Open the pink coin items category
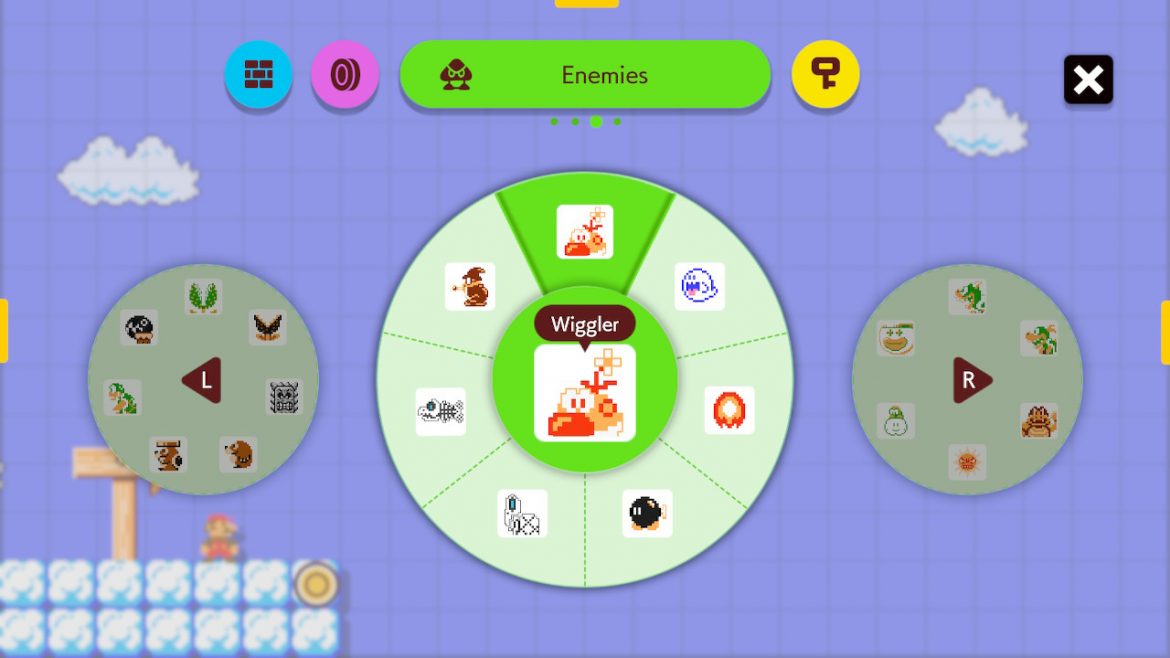The image size is (1170, 658). (x=344, y=75)
